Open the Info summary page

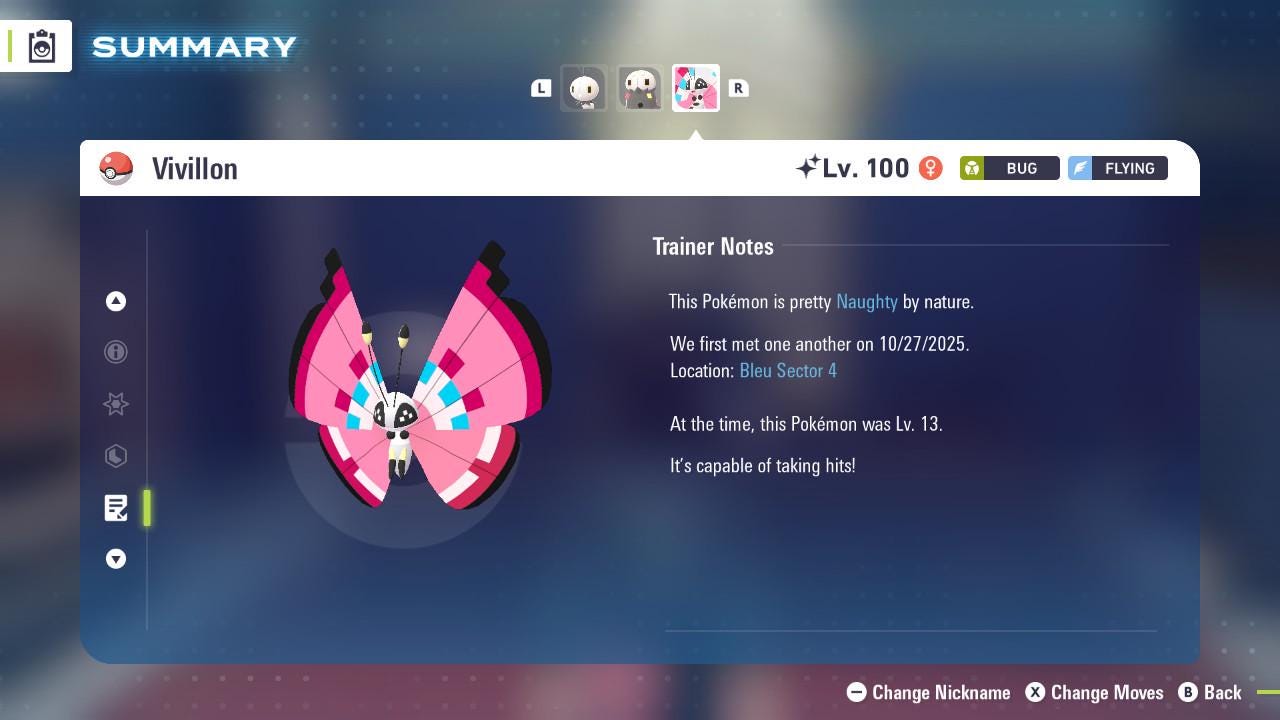[116, 352]
